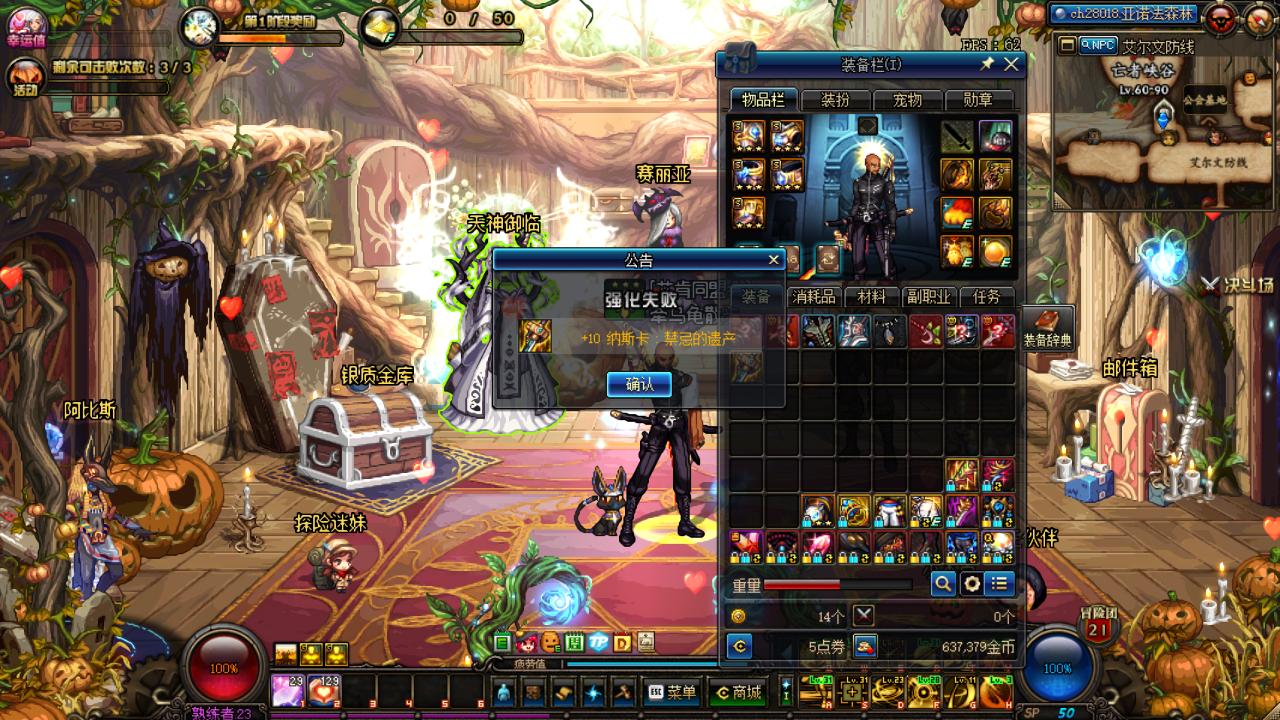Close the 公告 dialog with its X
The image size is (1280, 720).
coord(773,260)
